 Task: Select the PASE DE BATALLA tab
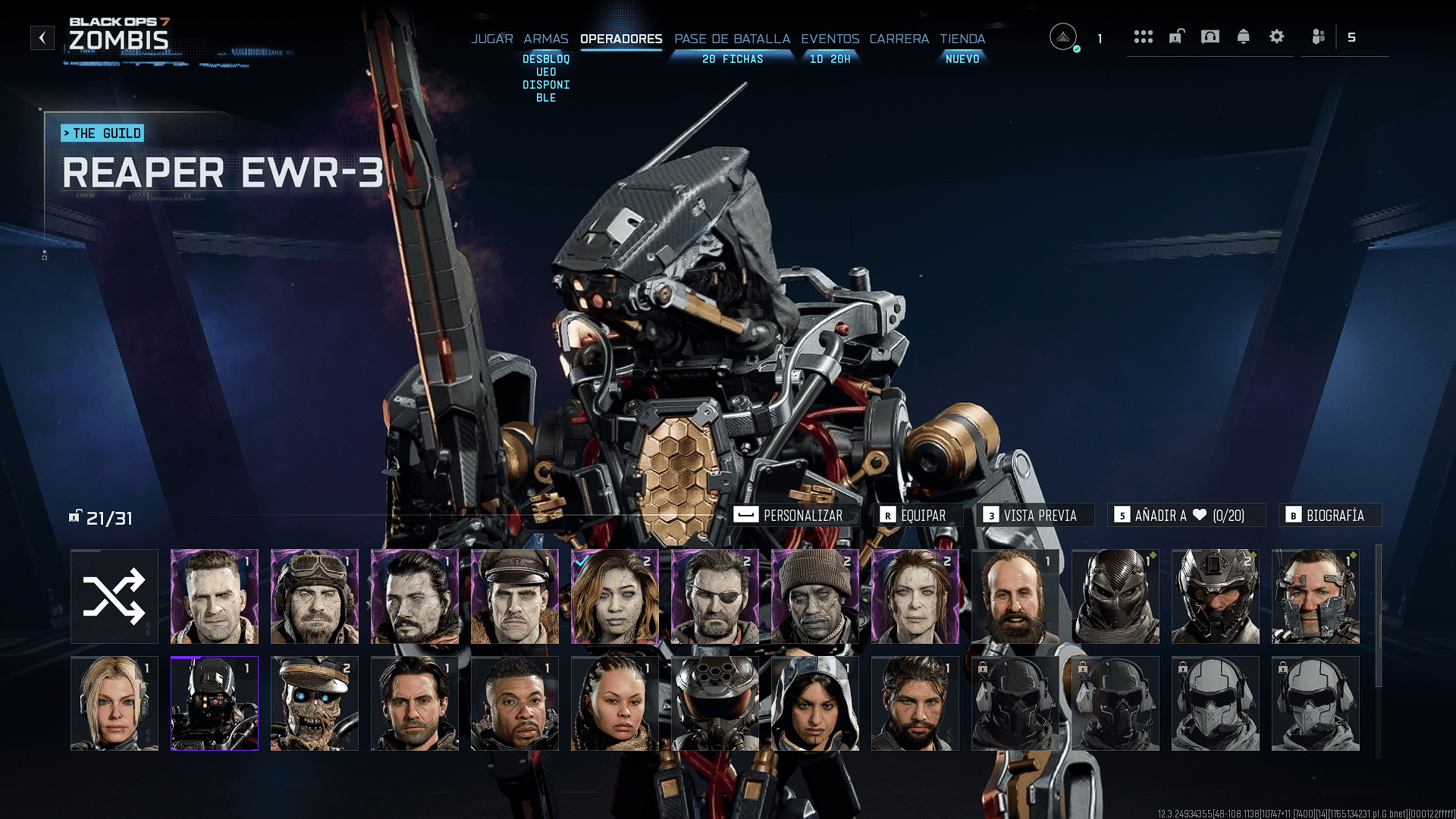[732, 39]
